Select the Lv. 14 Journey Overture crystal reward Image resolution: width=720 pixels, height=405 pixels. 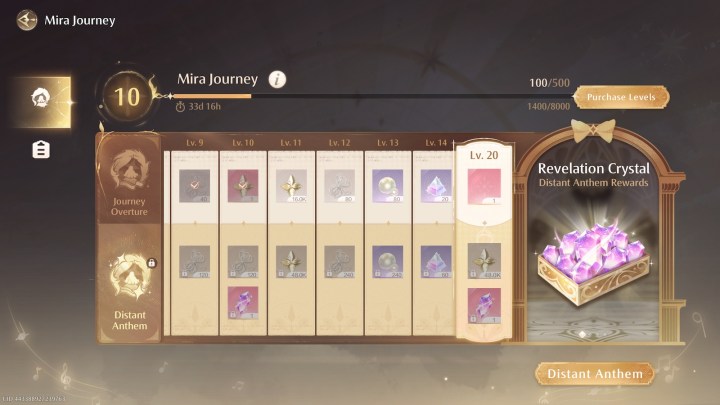point(436,185)
